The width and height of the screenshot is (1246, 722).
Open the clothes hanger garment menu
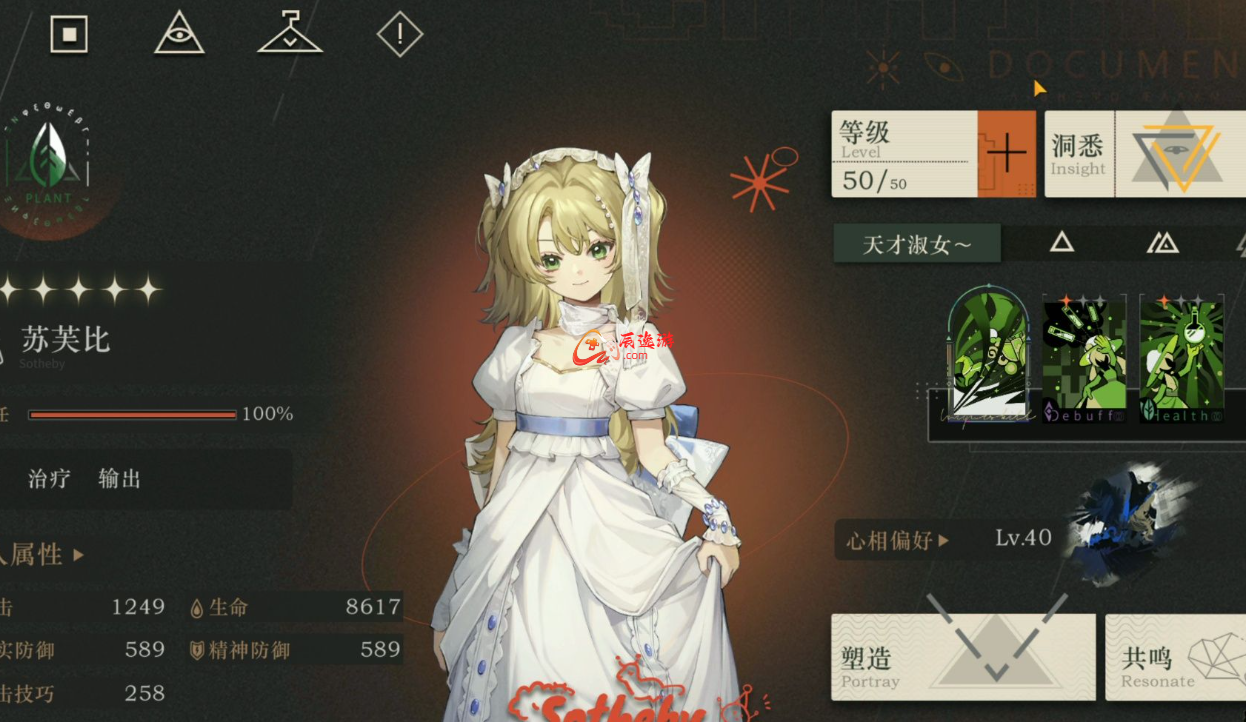coord(290,33)
